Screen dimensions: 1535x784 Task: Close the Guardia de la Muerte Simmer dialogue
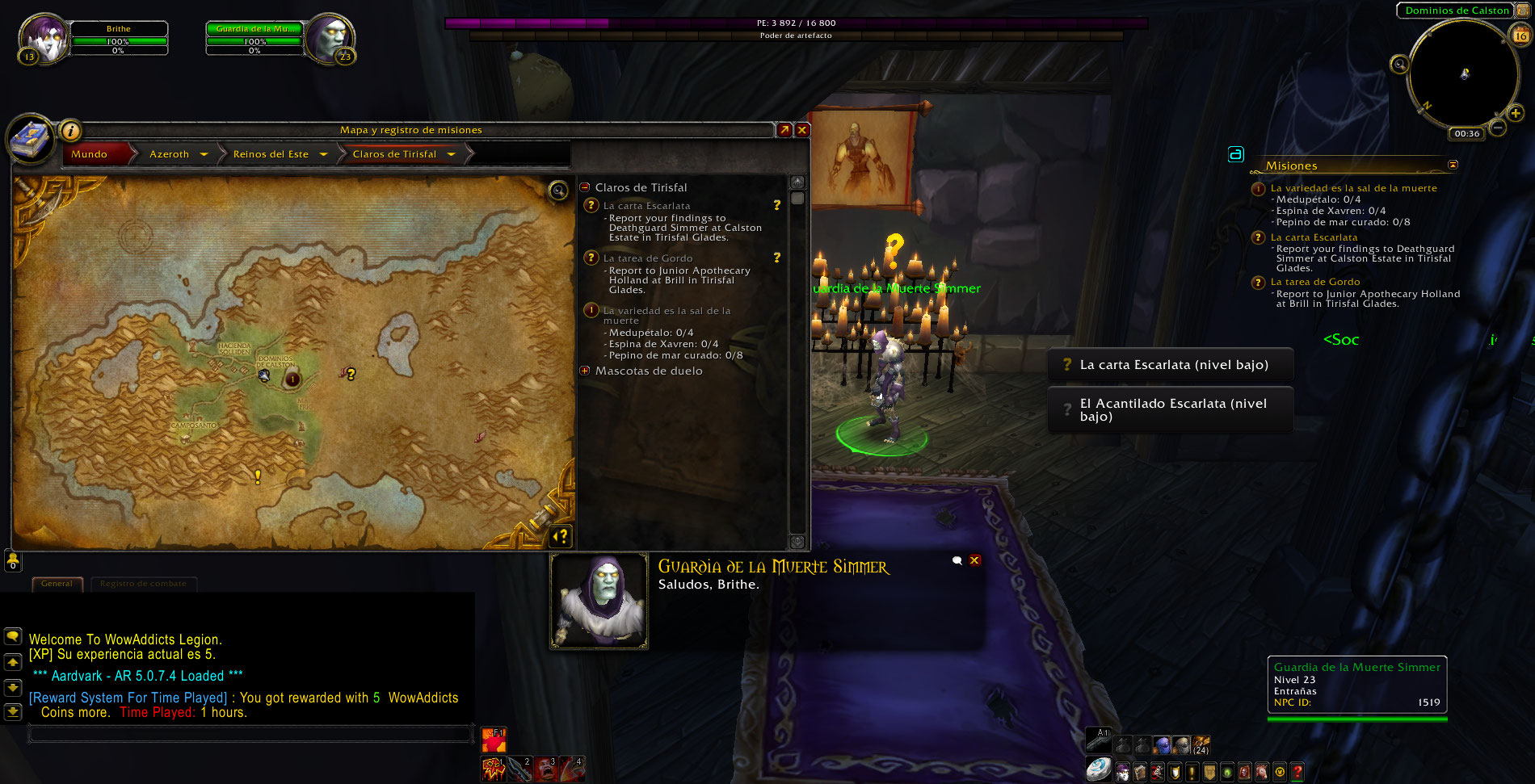pyautogui.click(x=975, y=560)
